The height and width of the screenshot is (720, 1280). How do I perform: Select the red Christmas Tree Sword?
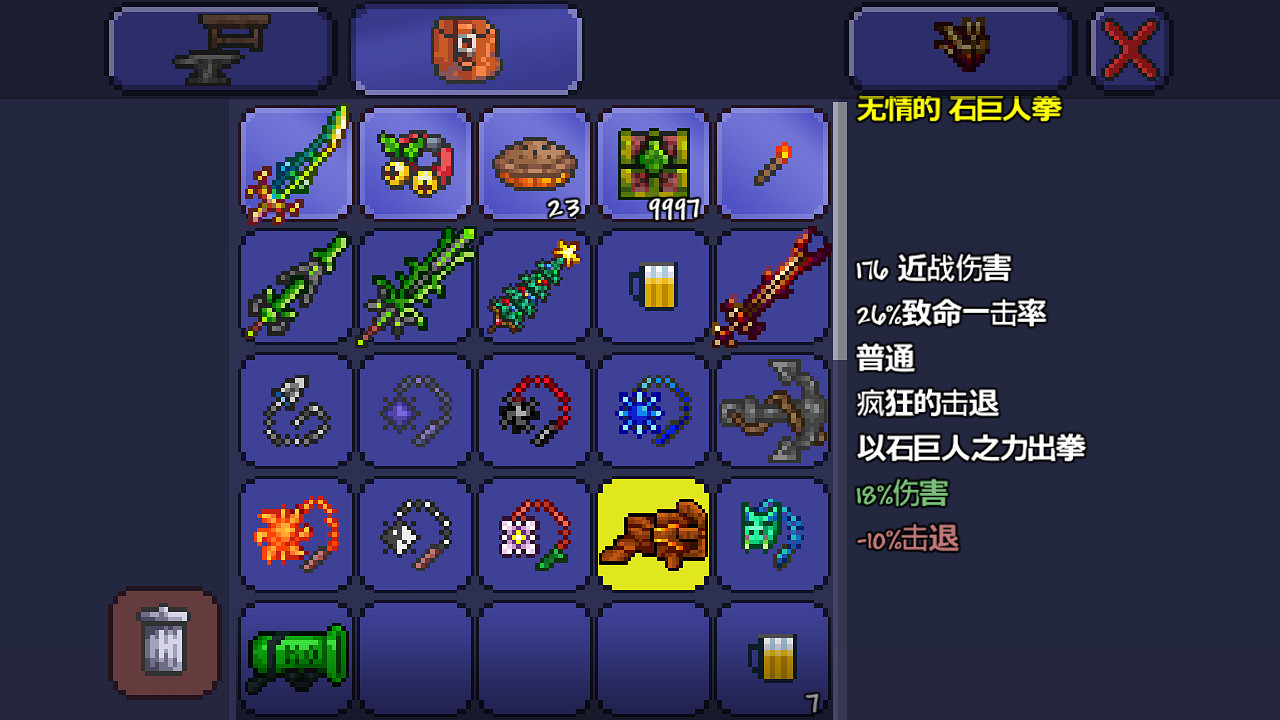pyautogui.click(x=772, y=287)
